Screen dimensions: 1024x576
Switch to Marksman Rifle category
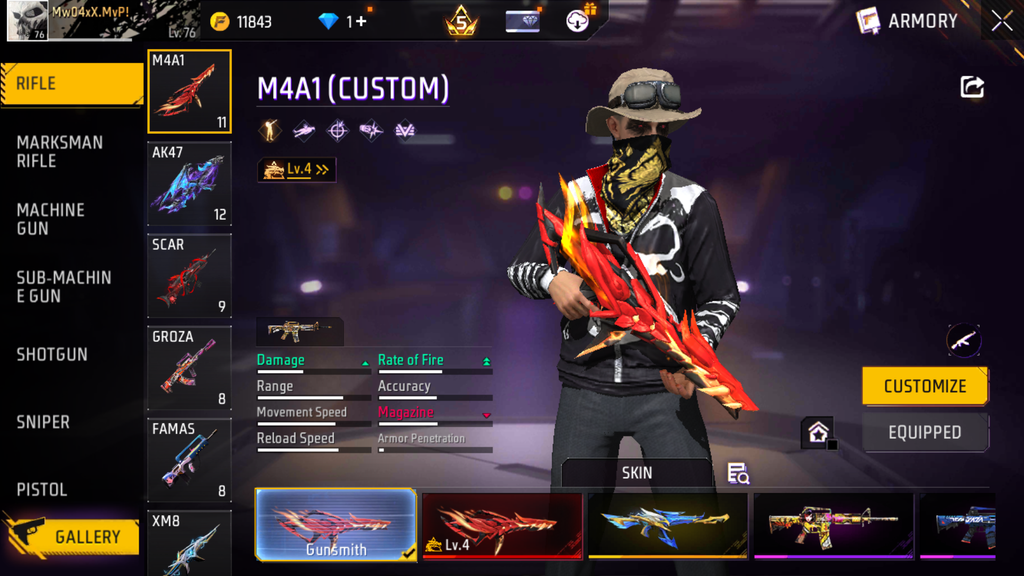[x=60, y=151]
